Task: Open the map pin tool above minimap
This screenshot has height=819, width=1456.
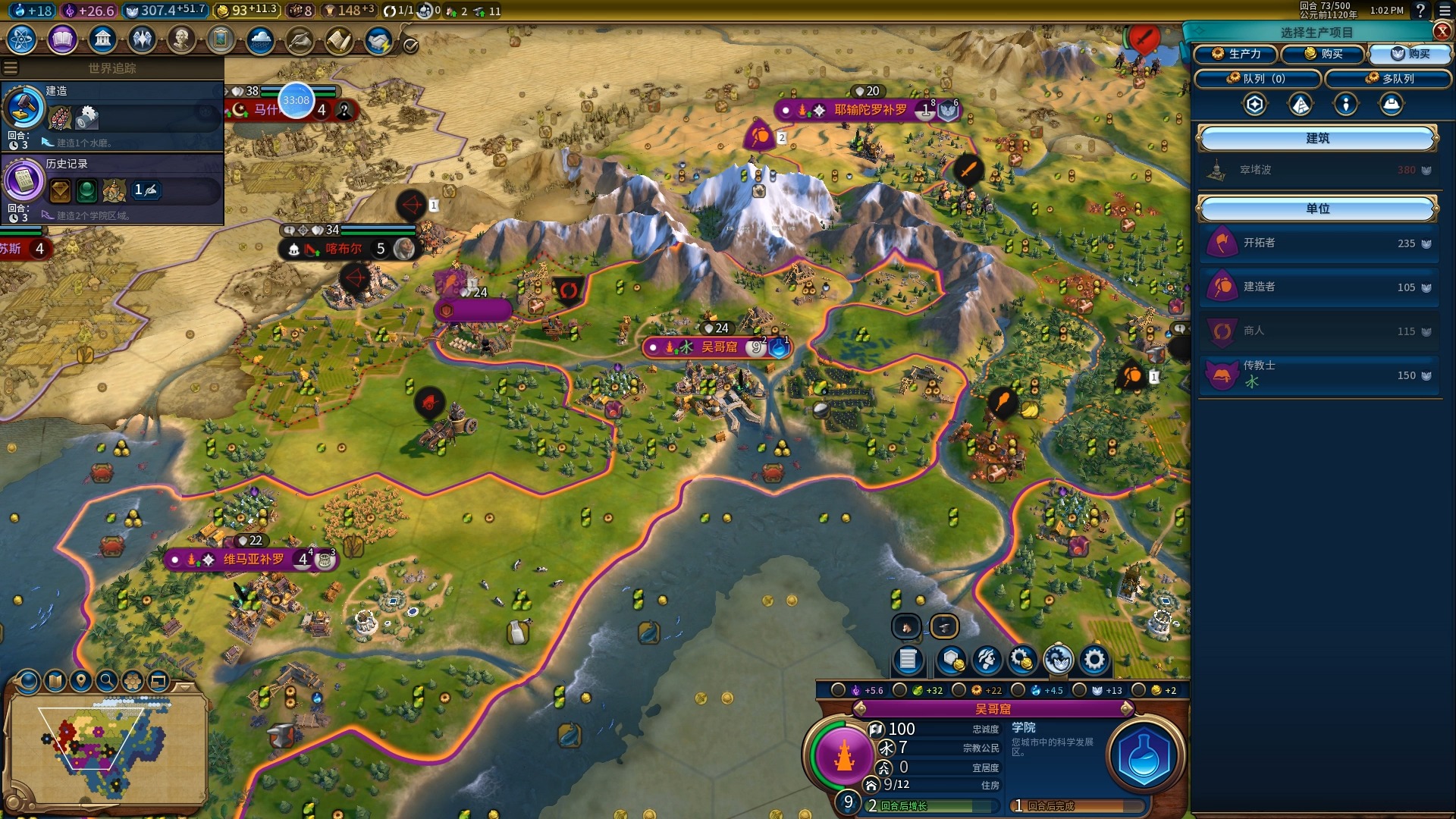Action: pos(80,681)
